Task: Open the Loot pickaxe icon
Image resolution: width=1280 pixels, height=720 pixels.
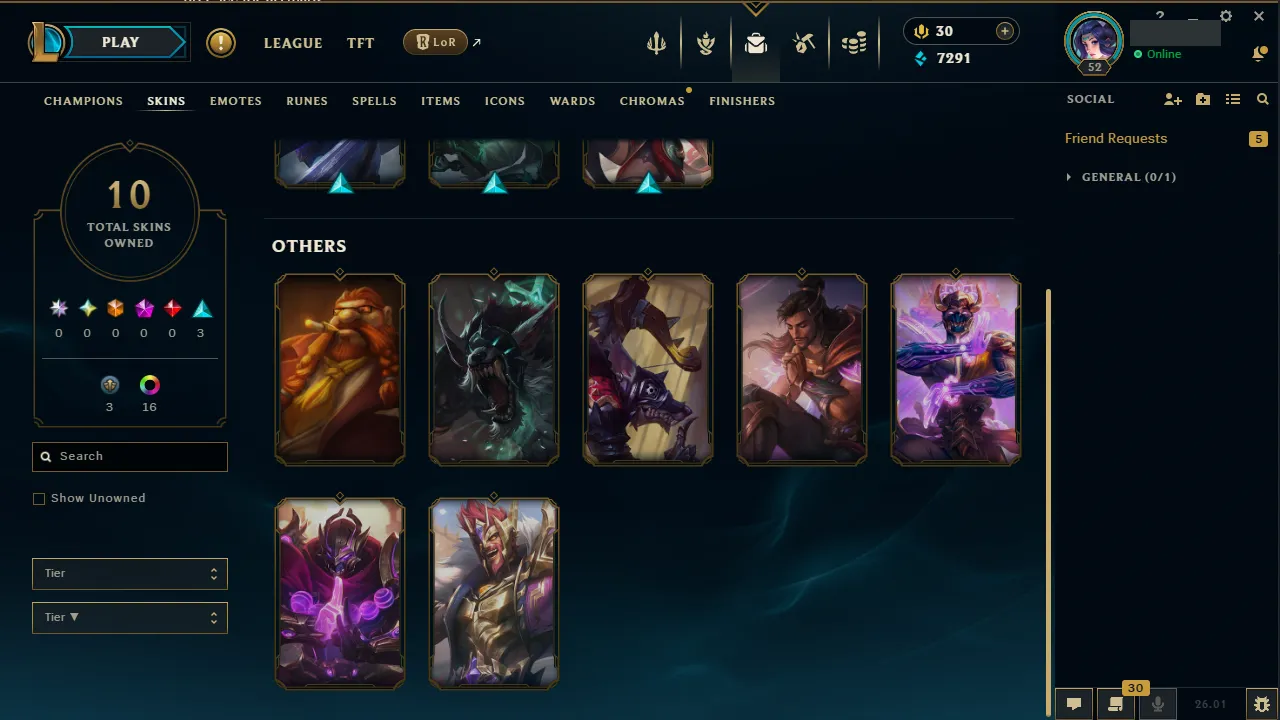Action: coord(804,42)
